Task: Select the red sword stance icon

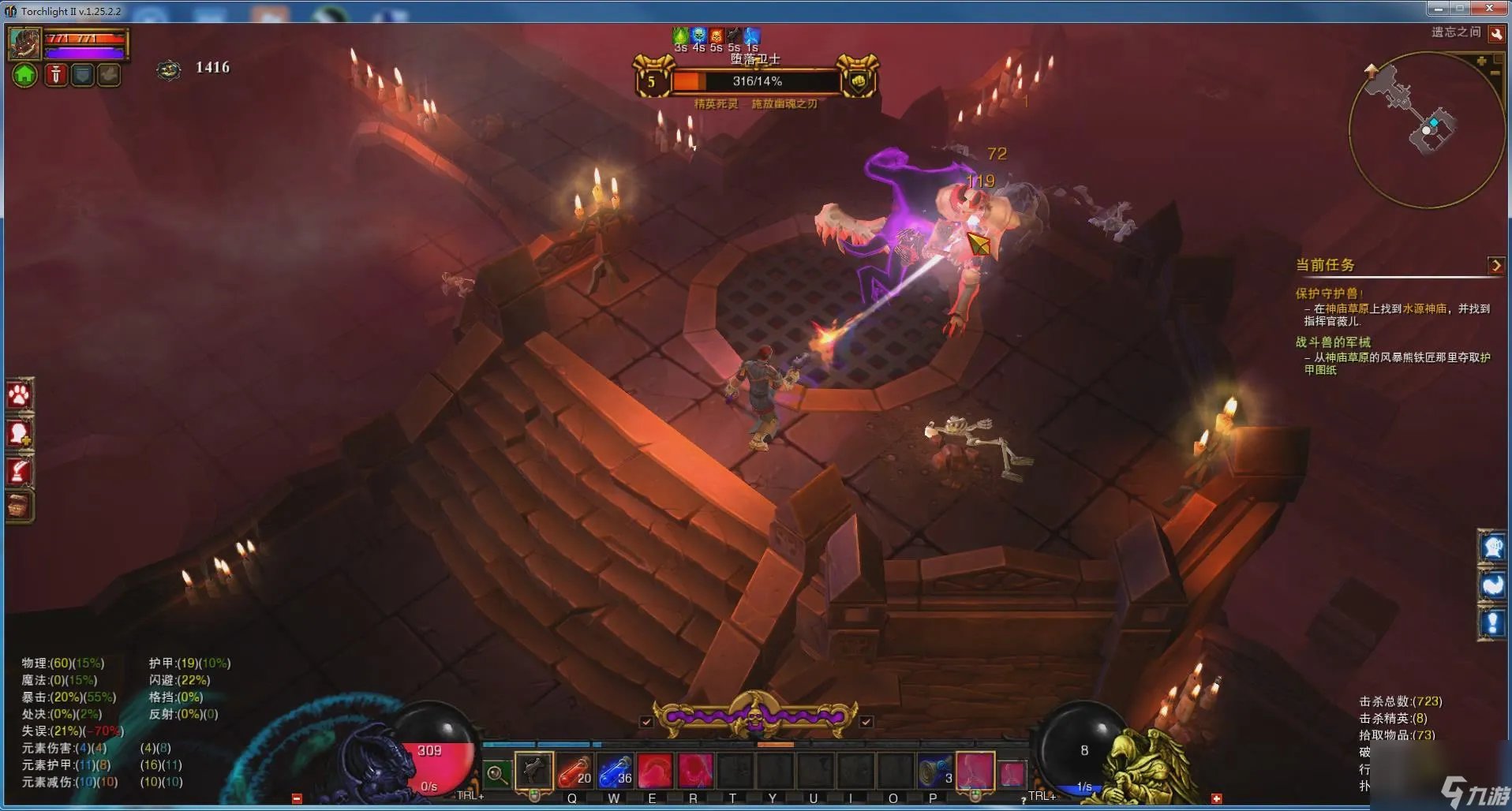Action: tap(55, 75)
